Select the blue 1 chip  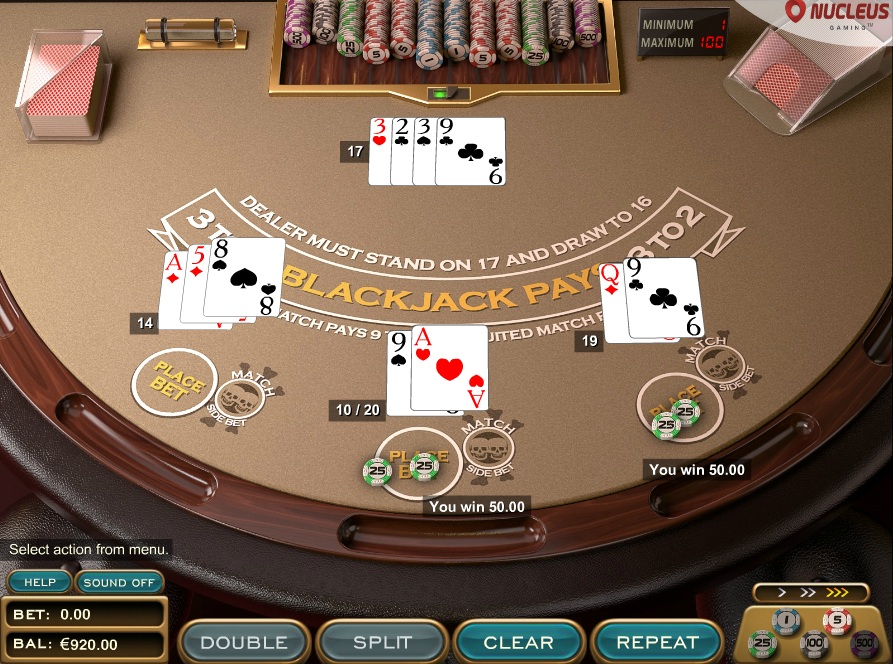[x=786, y=620]
